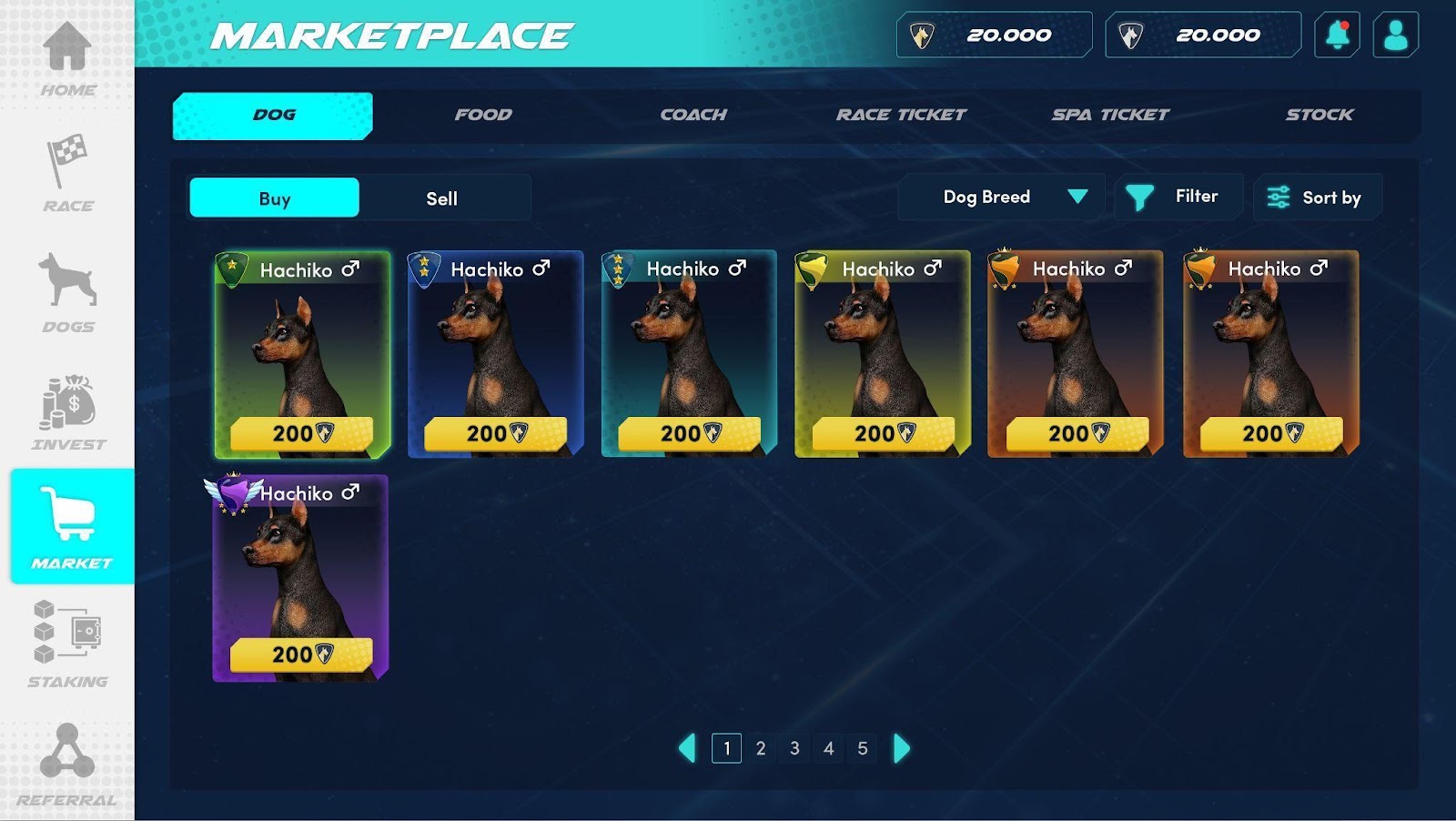This screenshot has height=821, width=1456.
Task: Open the Sort by menu
Action: pos(1317,198)
